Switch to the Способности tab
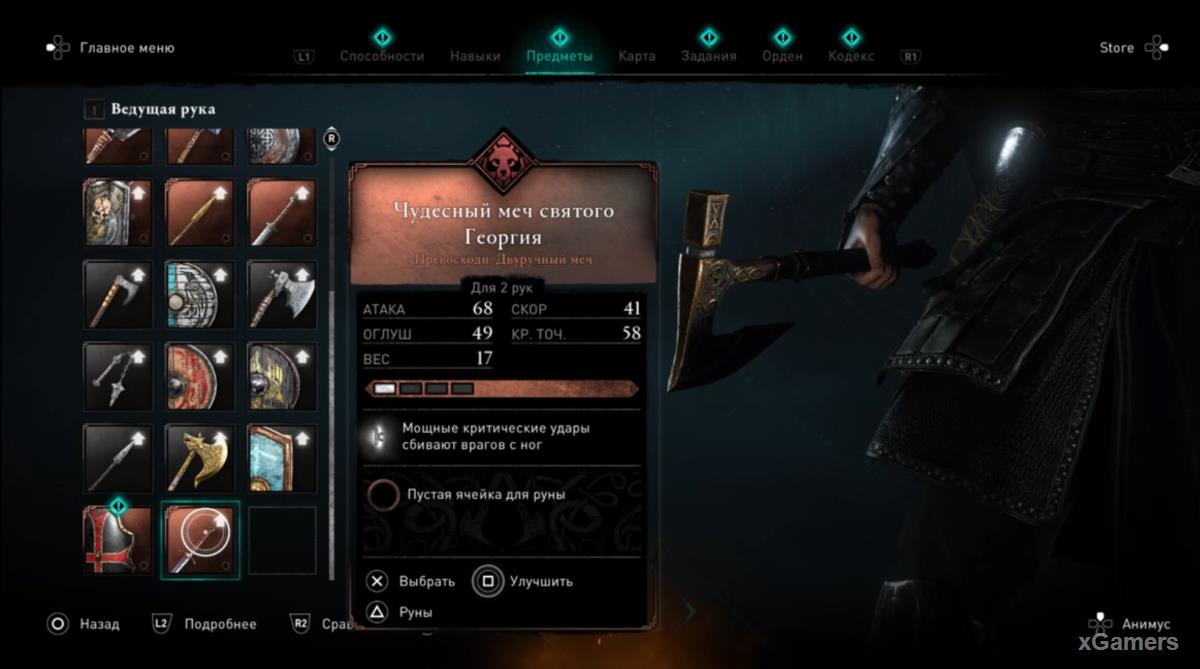This screenshot has width=1200, height=669. 382,56
